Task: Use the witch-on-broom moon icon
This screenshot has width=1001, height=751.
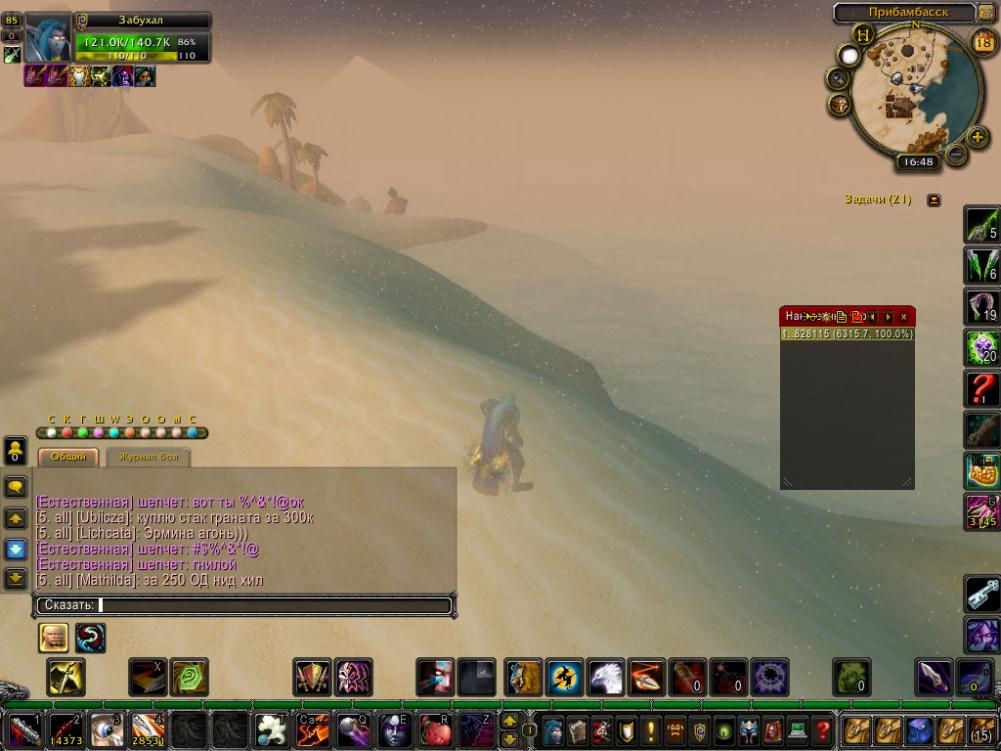Action: 565,677
